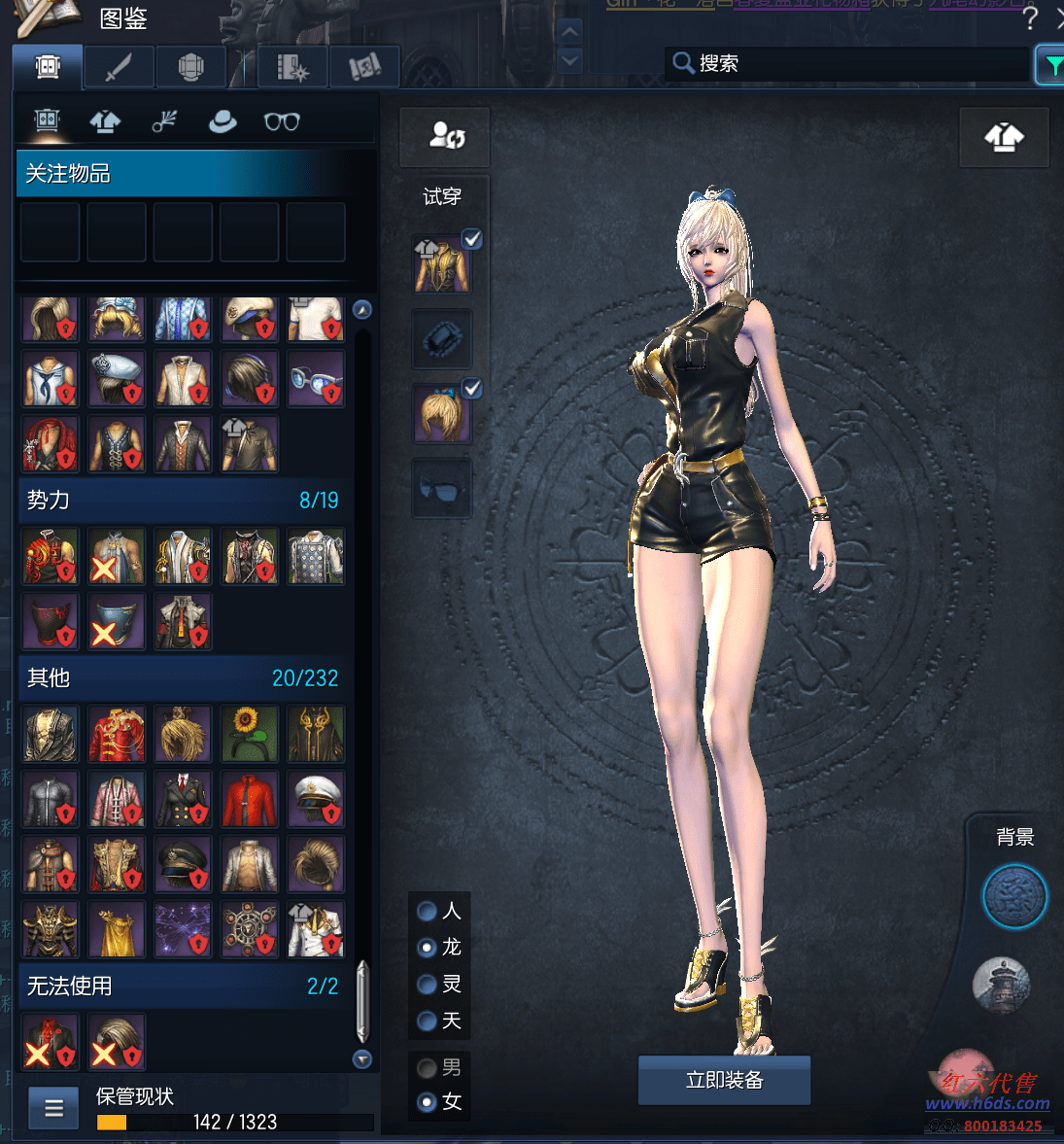Select the blue circular background option
Image resolution: width=1064 pixels, height=1144 pixels.
coord(1014,896)
